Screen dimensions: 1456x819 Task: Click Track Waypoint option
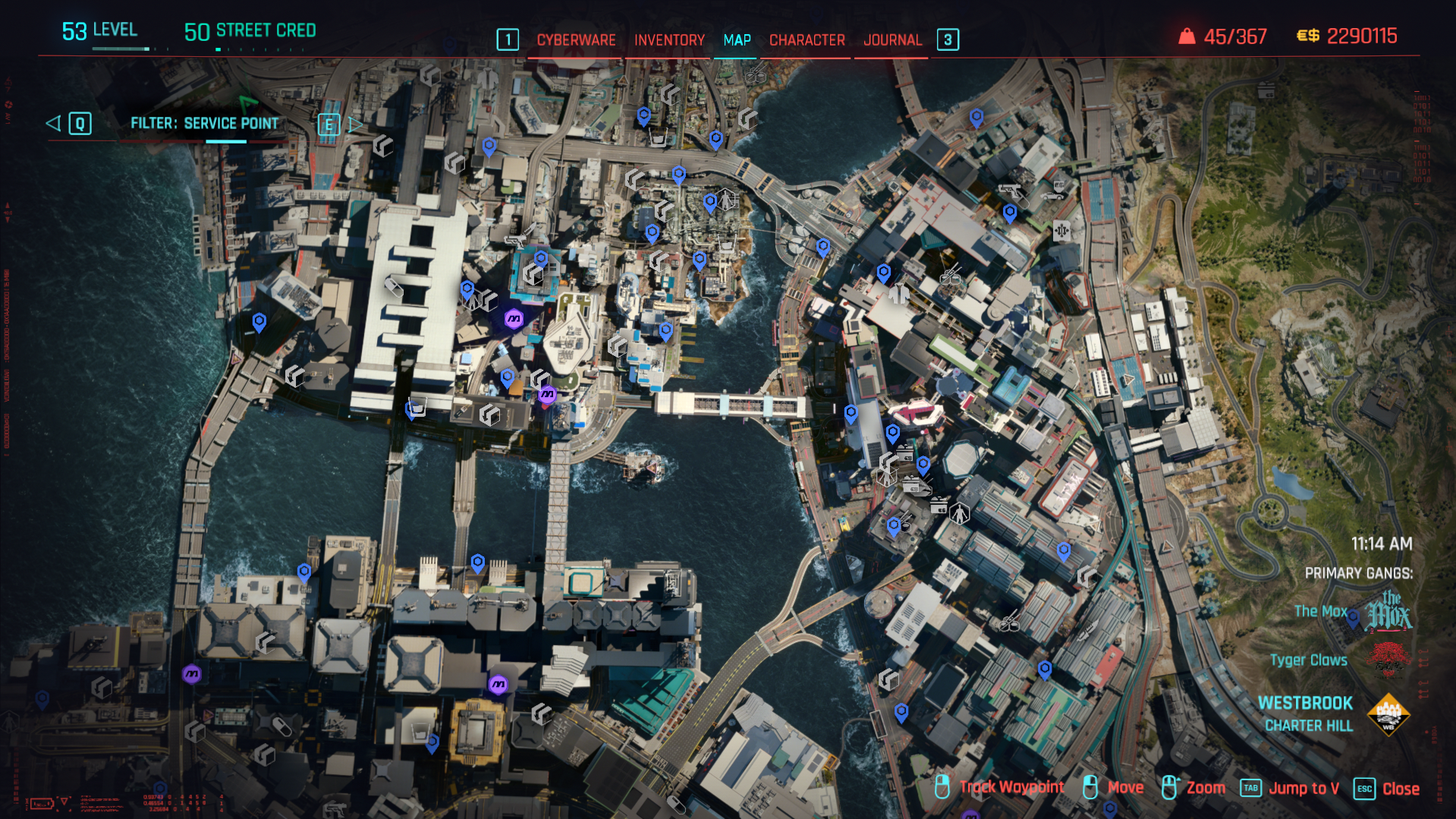pos(1011,787)
